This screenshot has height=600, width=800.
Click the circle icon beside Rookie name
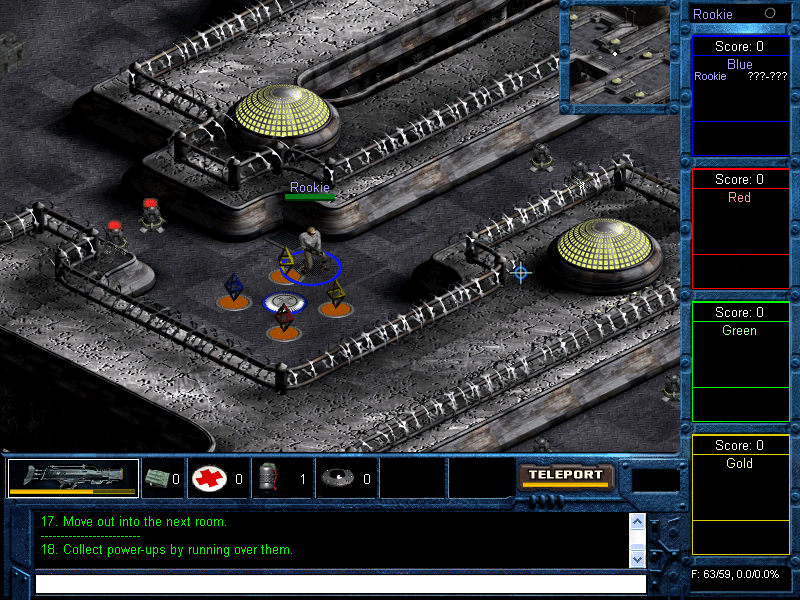(x=771, y=14)
